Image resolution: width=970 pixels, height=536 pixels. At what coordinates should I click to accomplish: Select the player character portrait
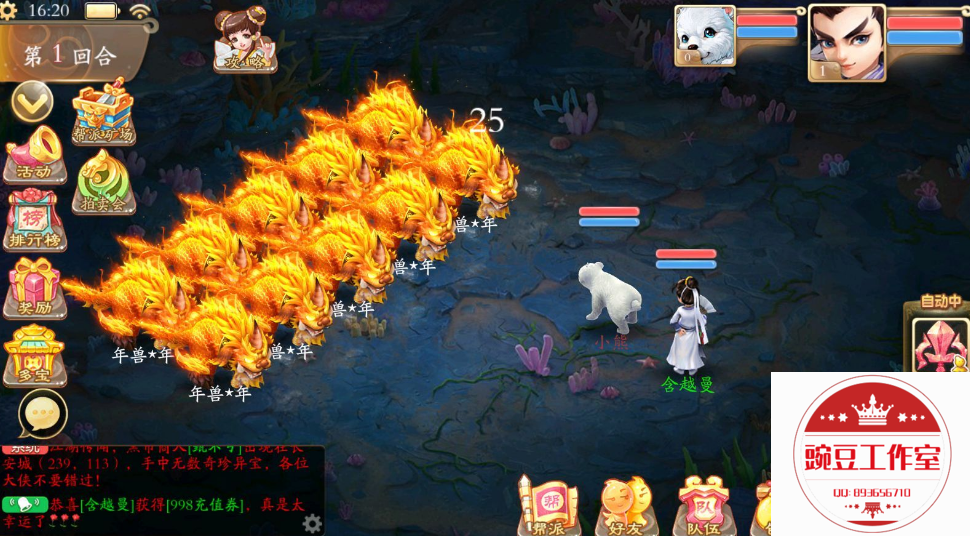pos(846,42)
